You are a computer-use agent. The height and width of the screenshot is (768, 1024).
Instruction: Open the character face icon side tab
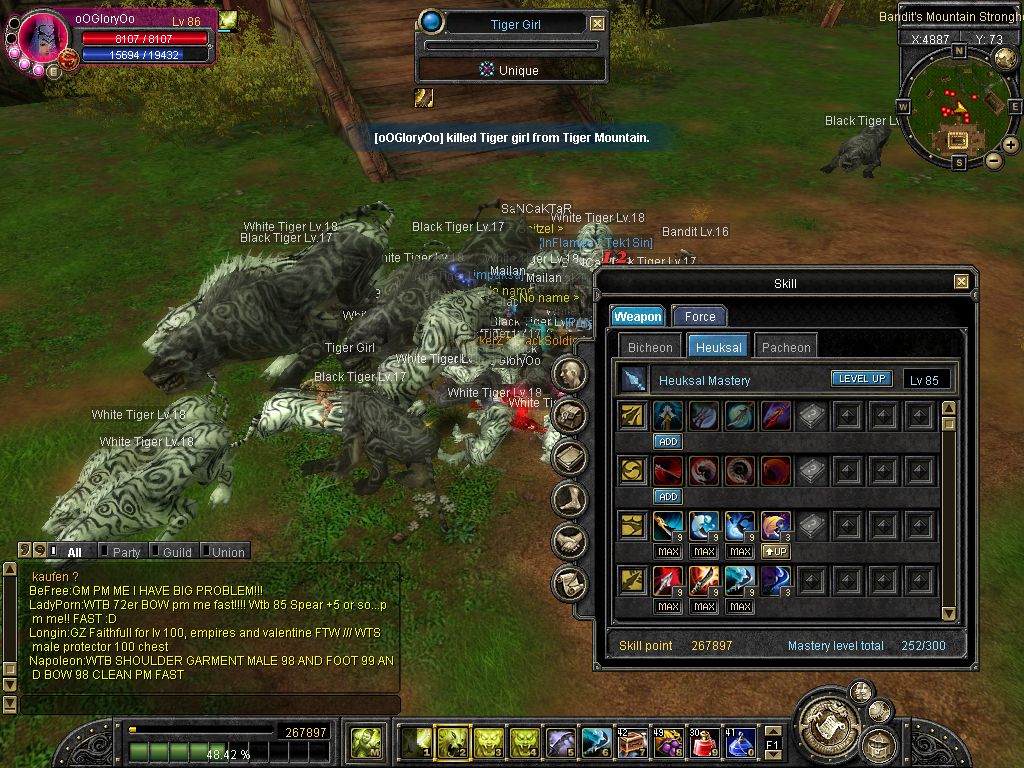[570, 374]
